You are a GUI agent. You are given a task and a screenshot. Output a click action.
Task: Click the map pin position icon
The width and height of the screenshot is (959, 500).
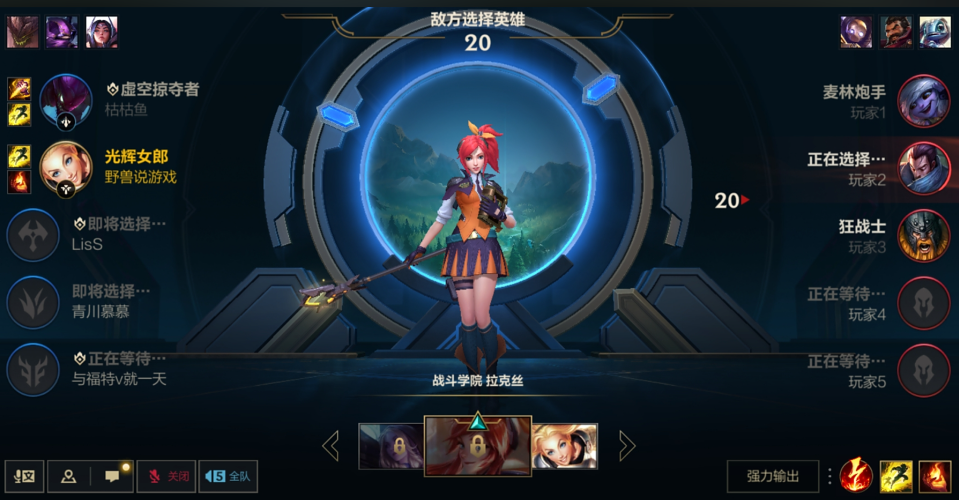68,477
